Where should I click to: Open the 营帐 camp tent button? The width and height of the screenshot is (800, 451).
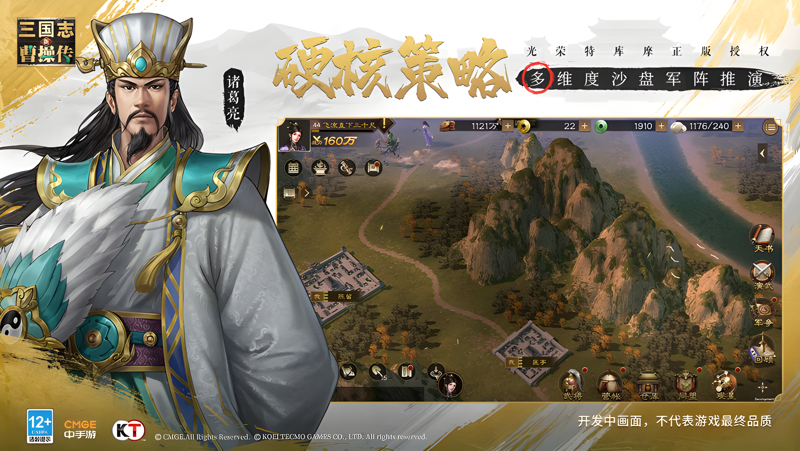point(609,383)
